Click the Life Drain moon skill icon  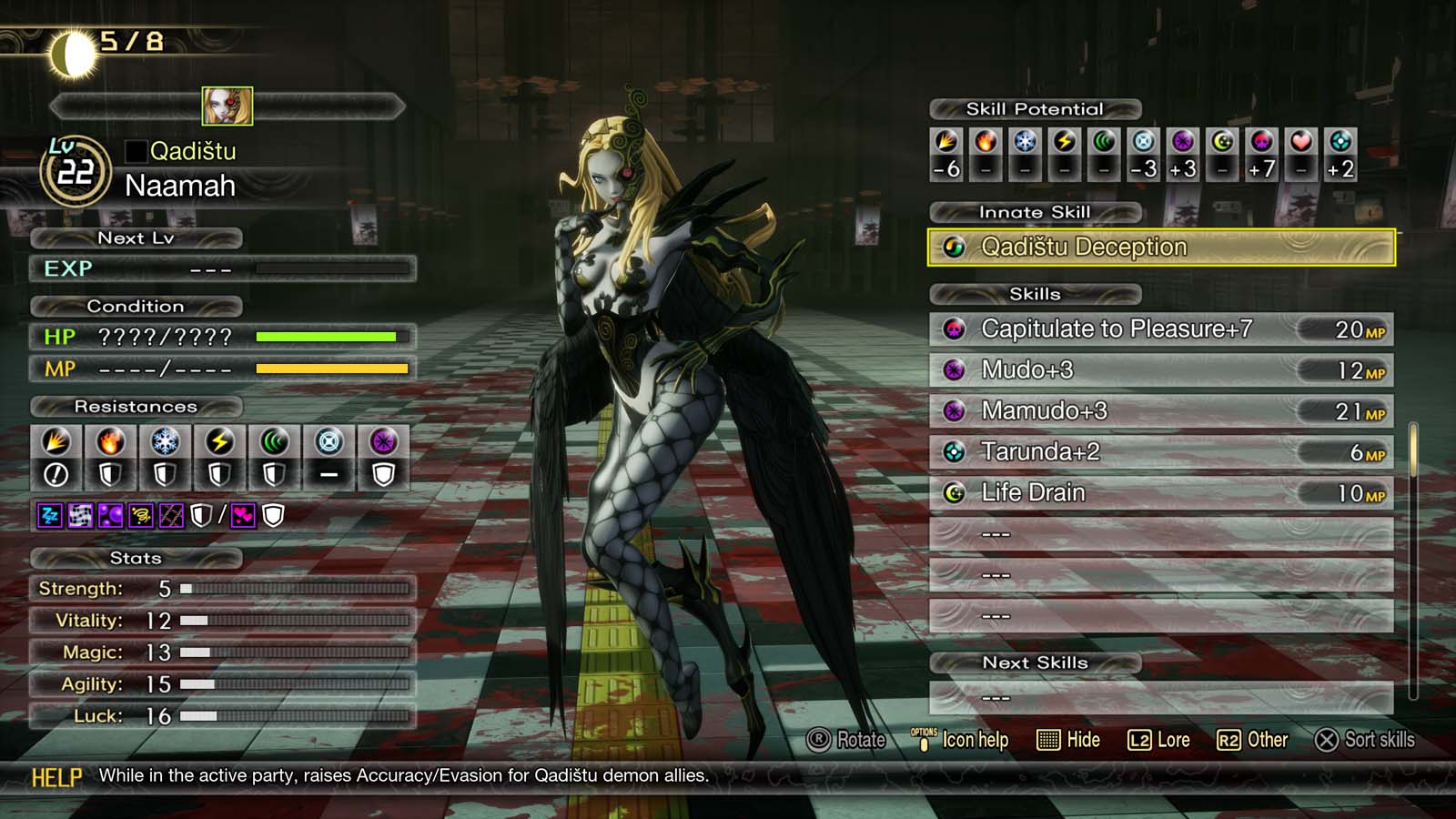952,492
